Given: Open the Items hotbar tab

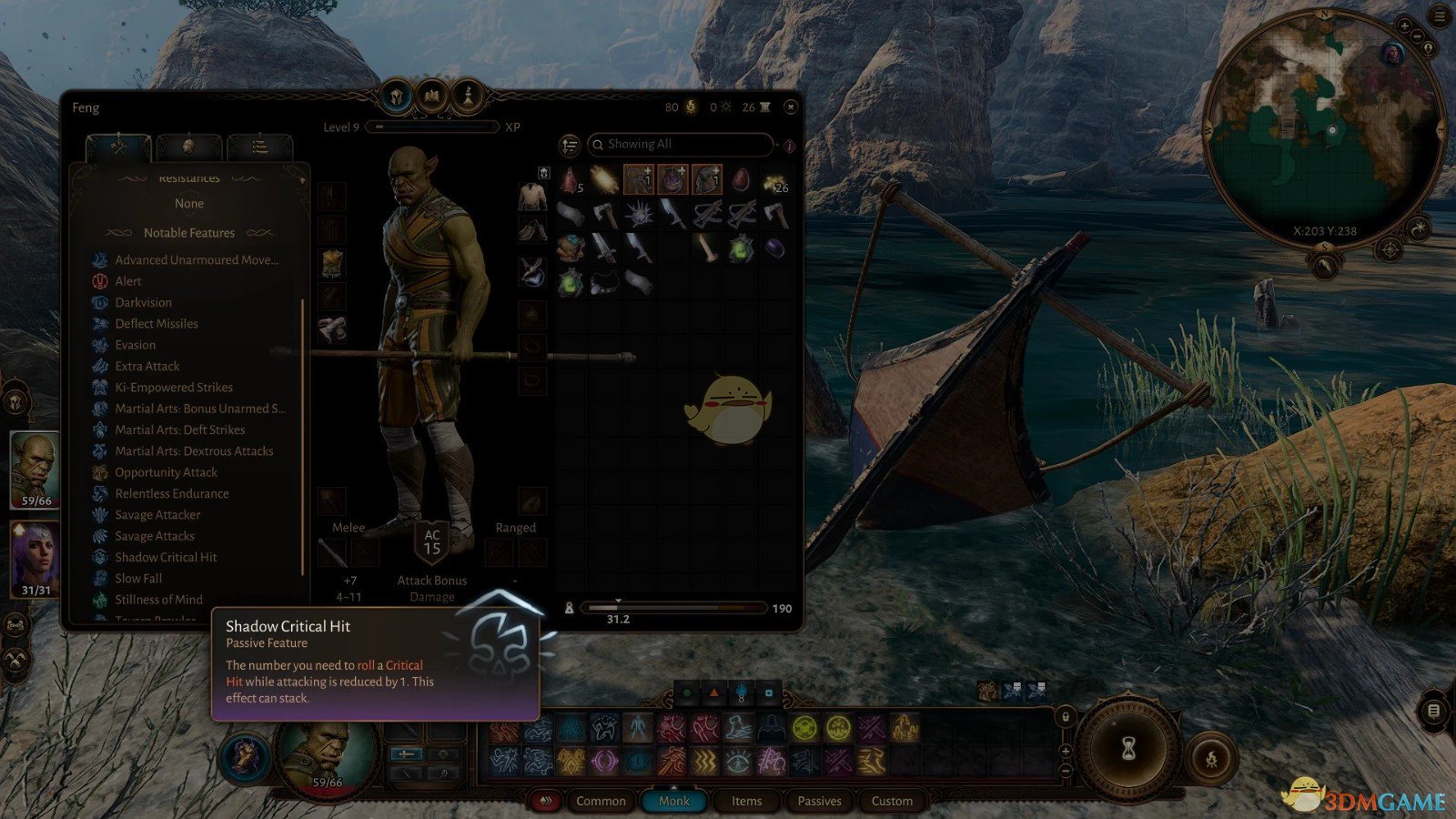Looking at the screenshot, I should pos(747,801).
